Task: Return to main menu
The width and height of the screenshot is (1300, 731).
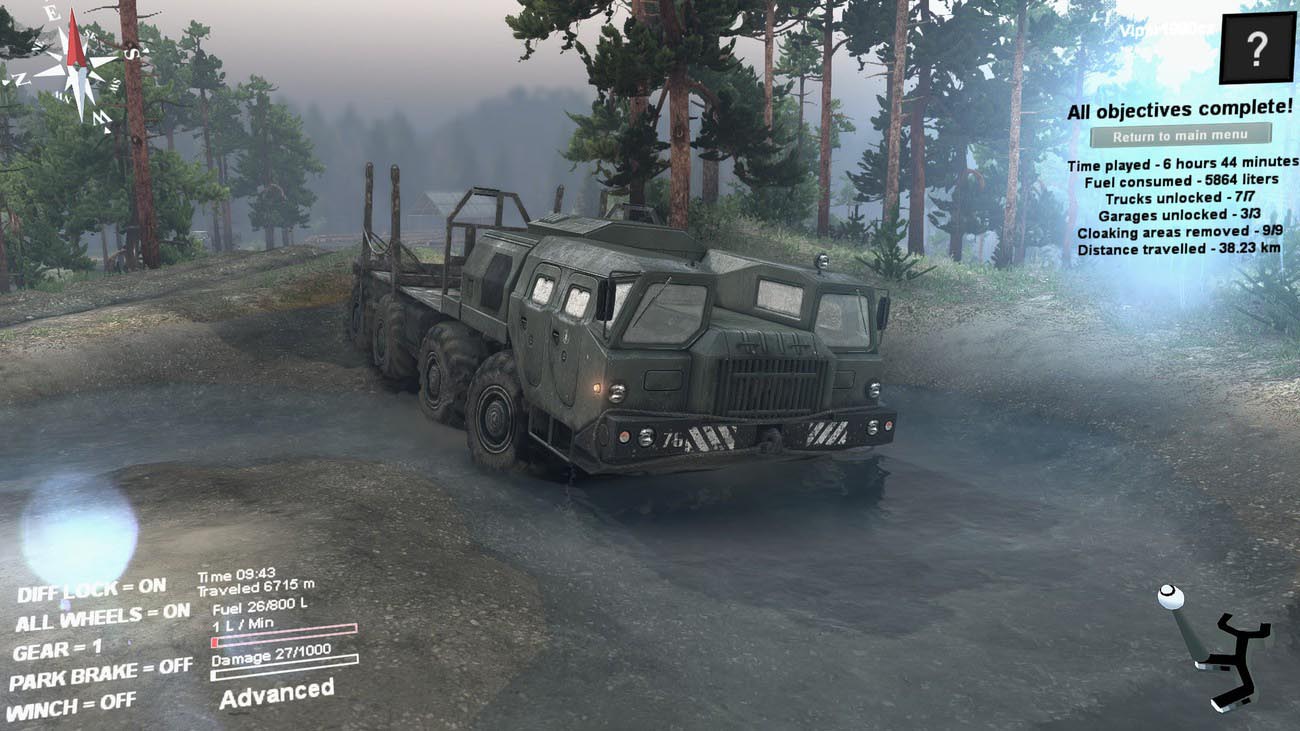Action: click(1180, 136)
